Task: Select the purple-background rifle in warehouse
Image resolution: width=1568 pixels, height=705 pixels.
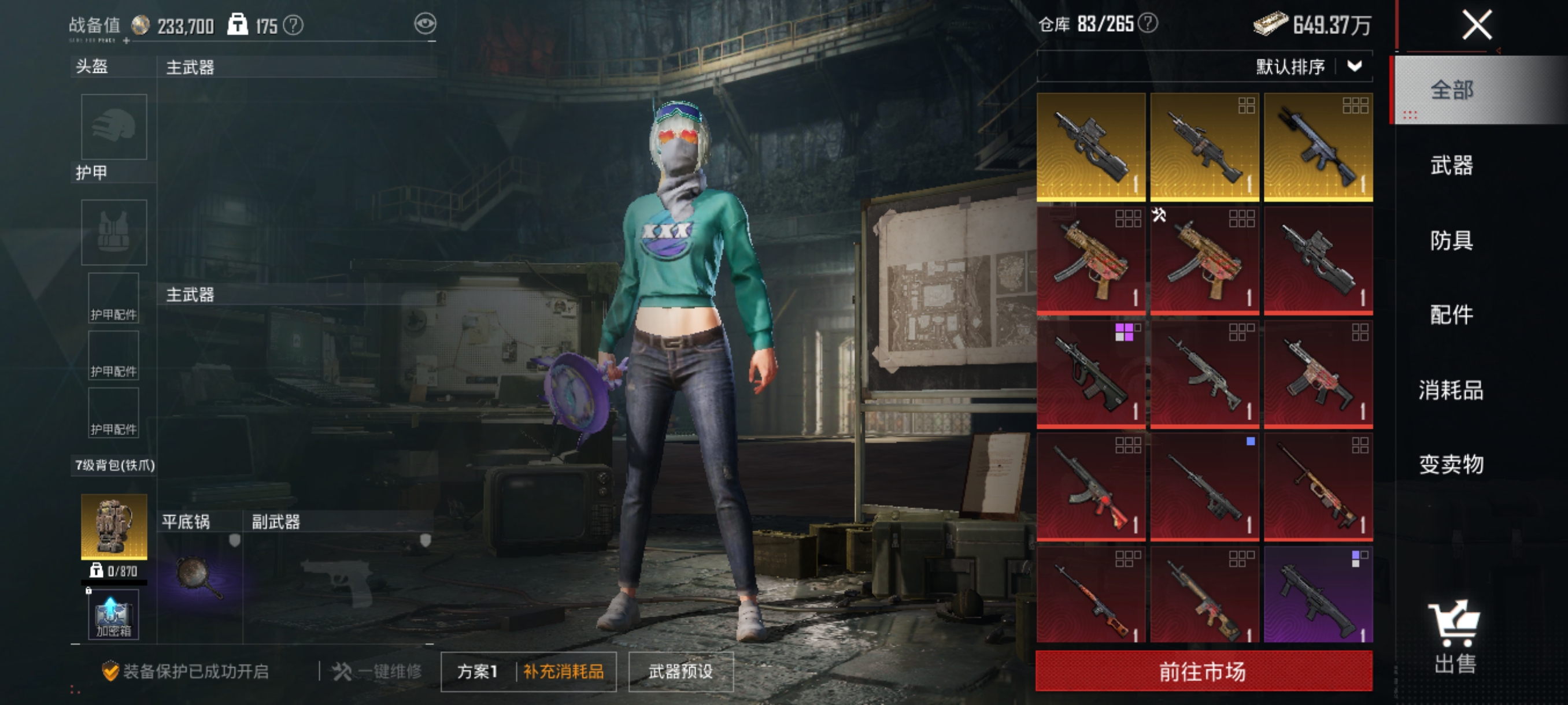Action: [1318, 594]
